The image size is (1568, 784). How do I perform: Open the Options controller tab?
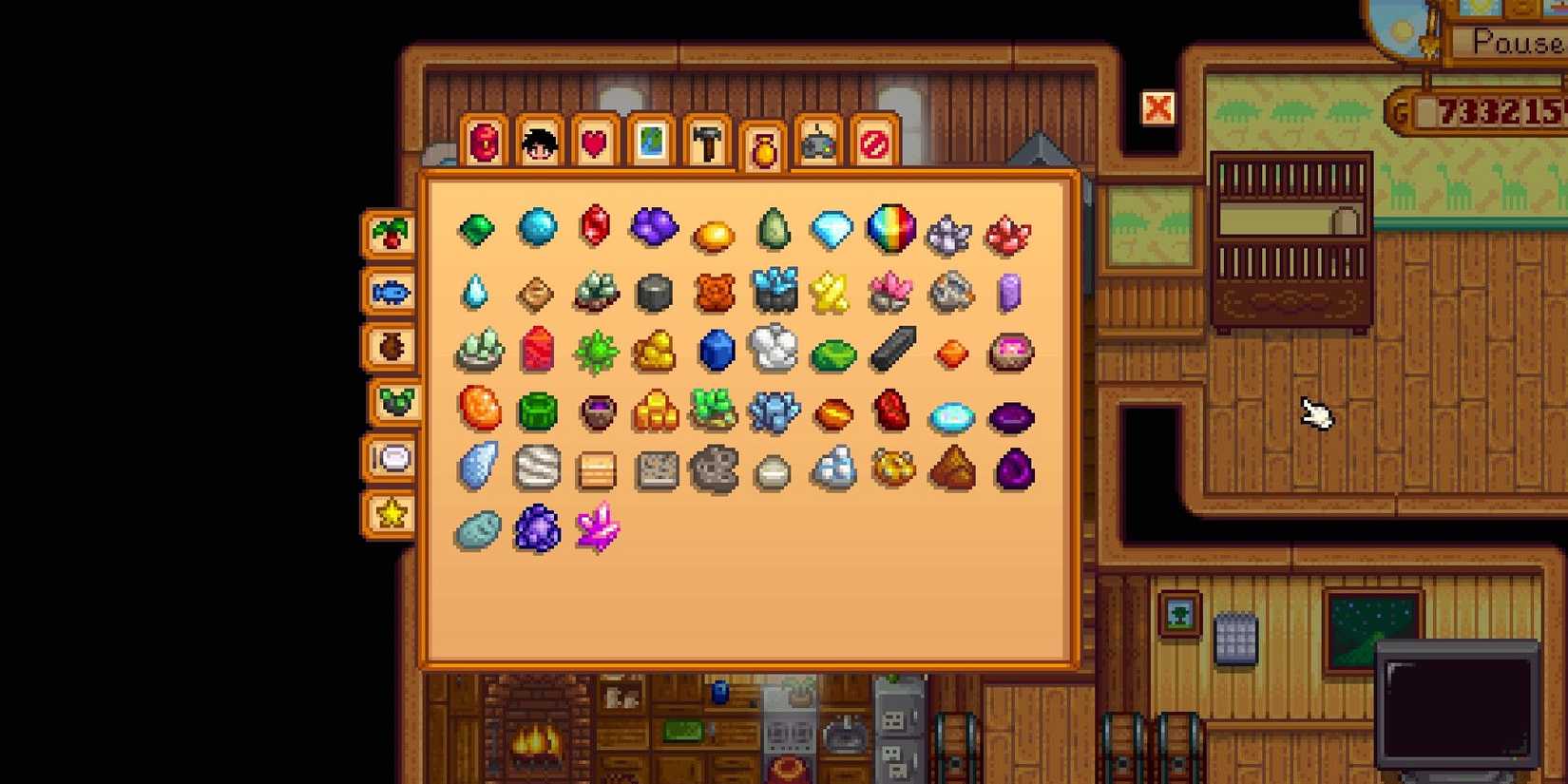click(x=818, y=142)
